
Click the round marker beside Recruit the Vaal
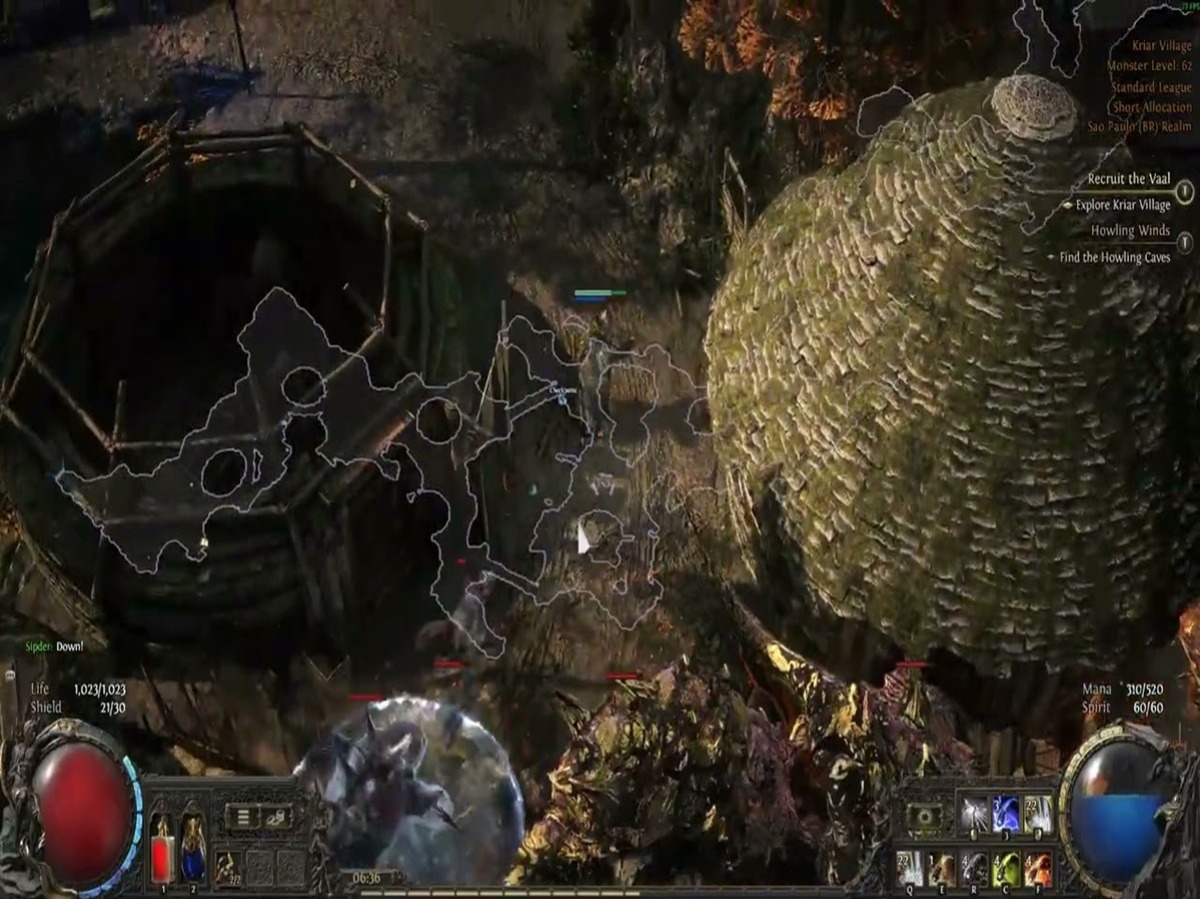1185,190
